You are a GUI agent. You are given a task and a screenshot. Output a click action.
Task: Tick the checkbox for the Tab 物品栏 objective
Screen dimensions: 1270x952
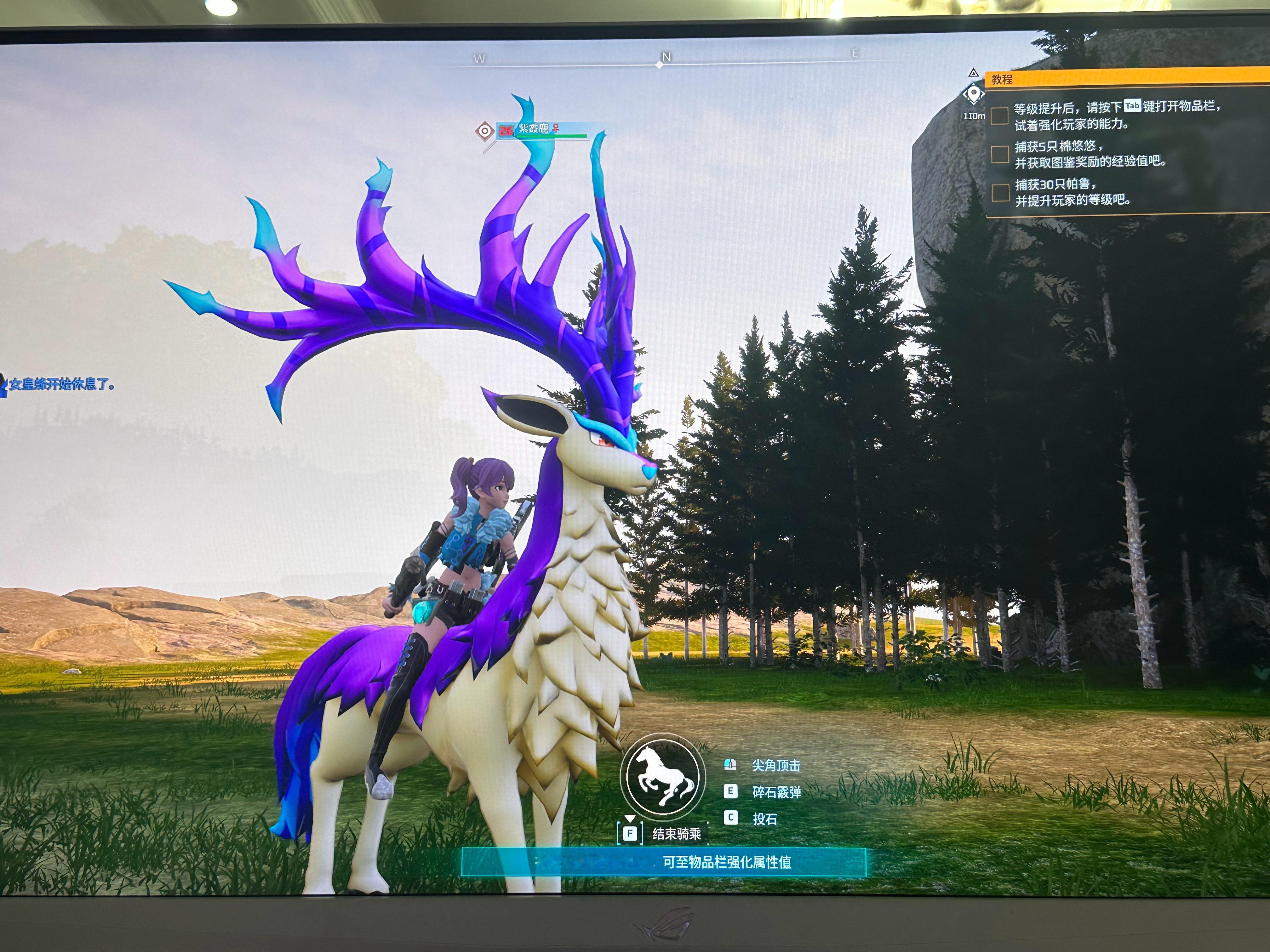click(999, 115)
